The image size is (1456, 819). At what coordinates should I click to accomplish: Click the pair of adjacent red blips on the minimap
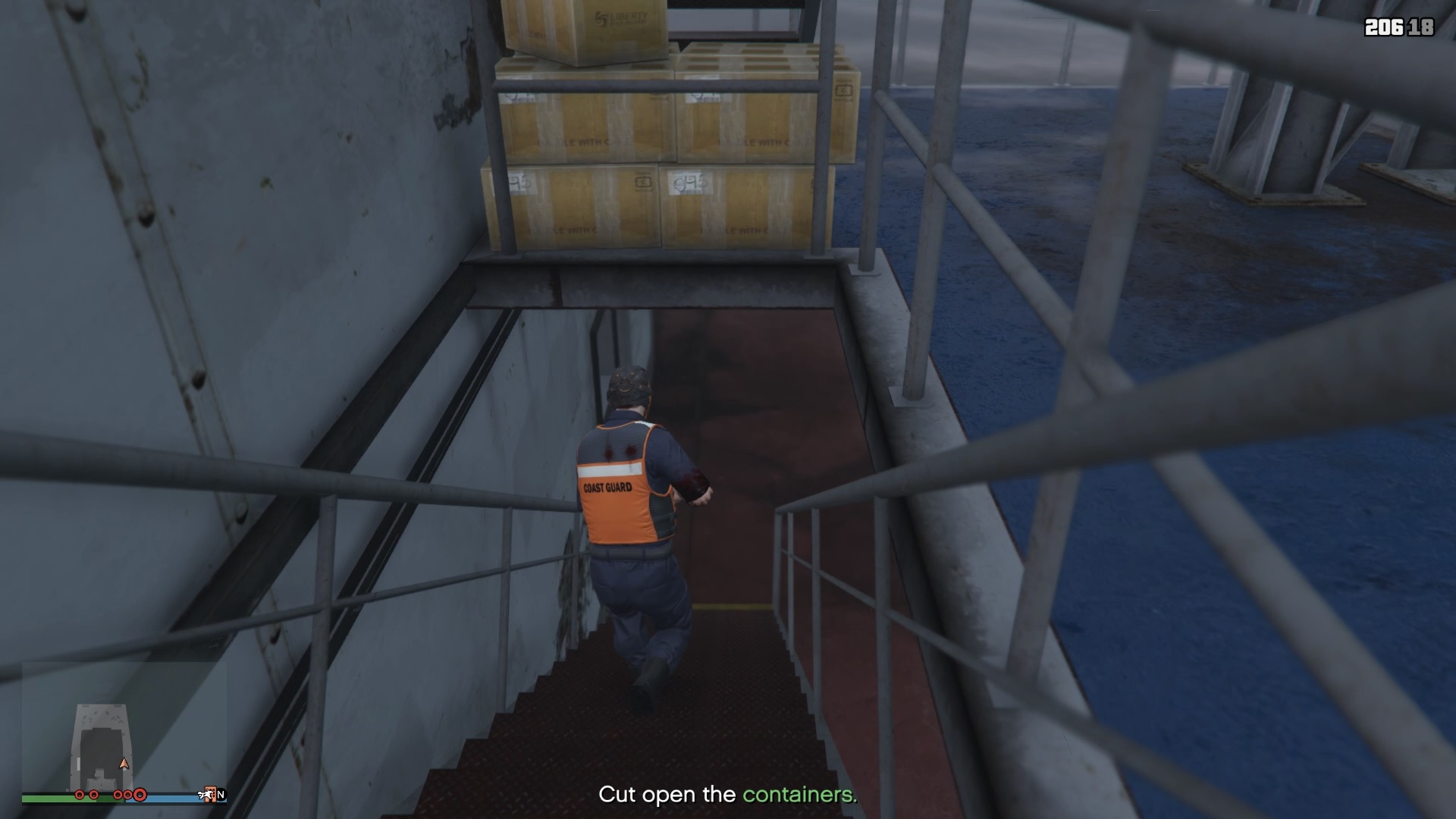124,794
